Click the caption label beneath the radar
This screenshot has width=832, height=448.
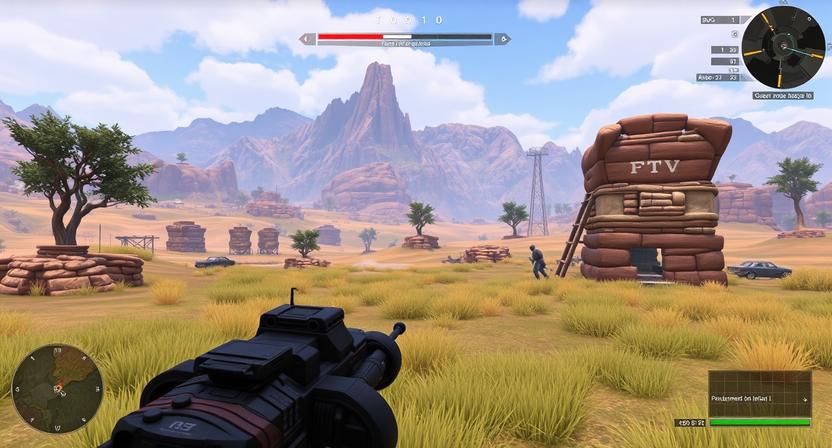(x=782, y=96)
